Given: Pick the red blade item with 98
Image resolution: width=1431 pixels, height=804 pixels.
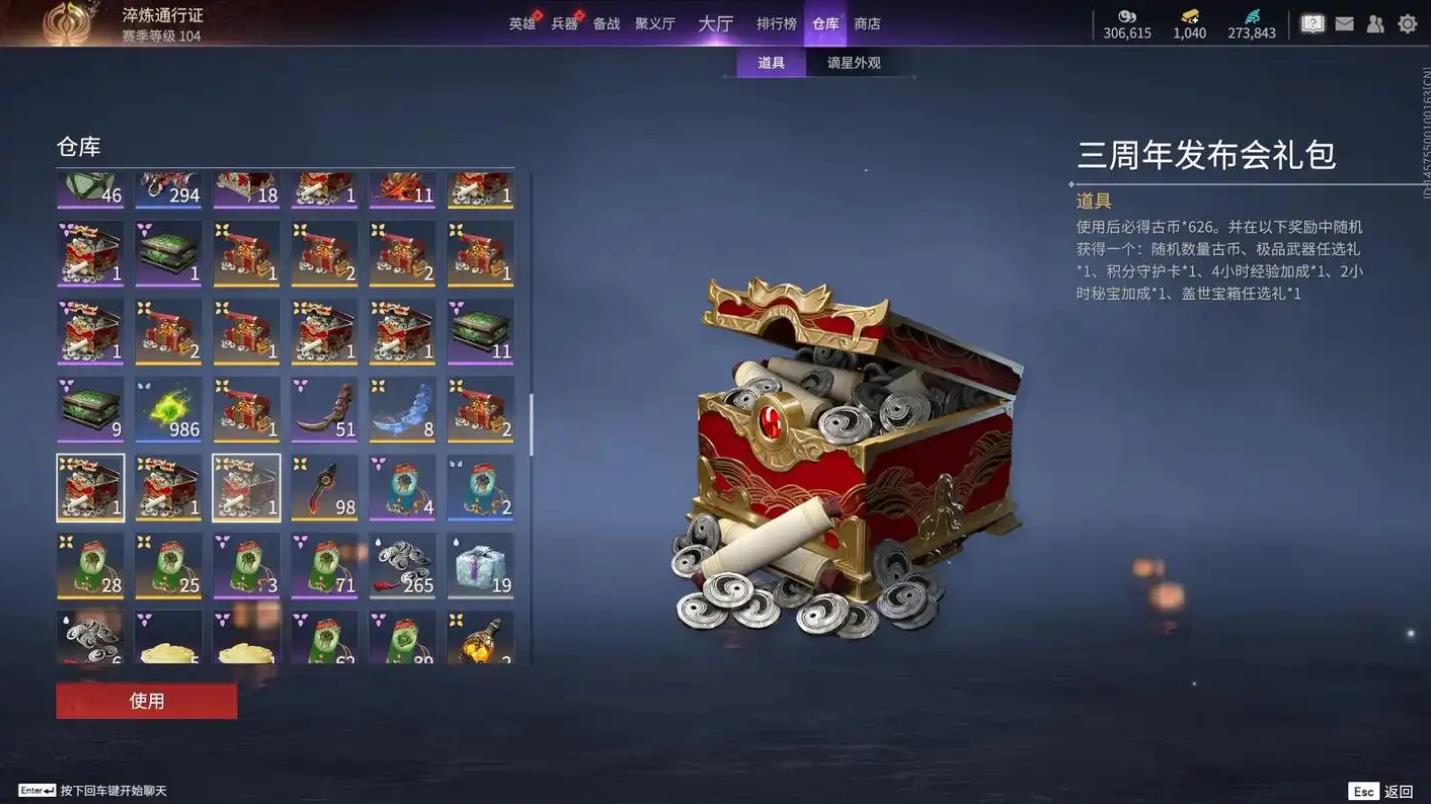Looking at the screenshot, I should (325, 488).
